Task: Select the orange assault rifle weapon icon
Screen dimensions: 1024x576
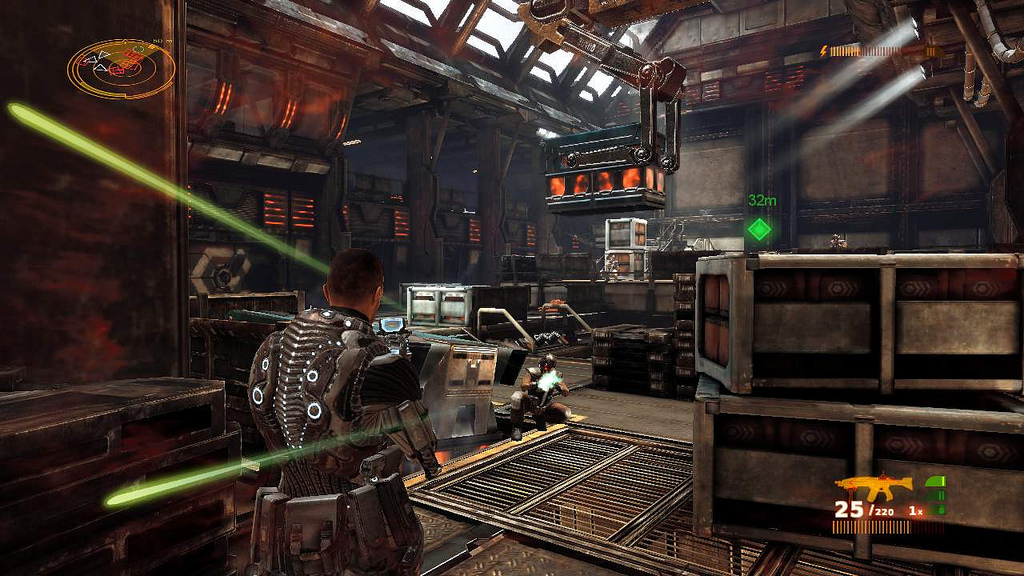Action: (873, 487)
